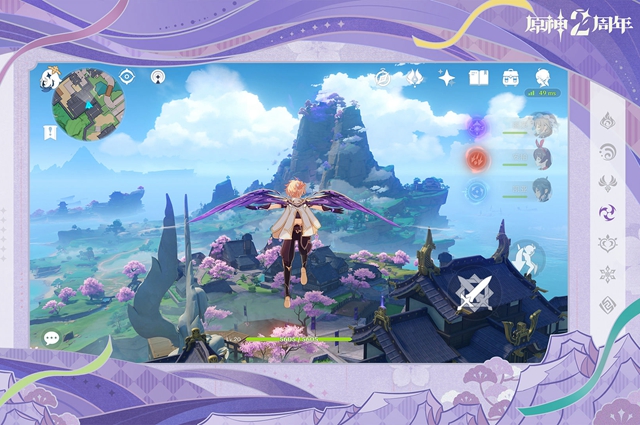Image resolution: width=640 pixels, height=425 pixels.
Task: Open the backpack inventory
Action: coord(510,78)
